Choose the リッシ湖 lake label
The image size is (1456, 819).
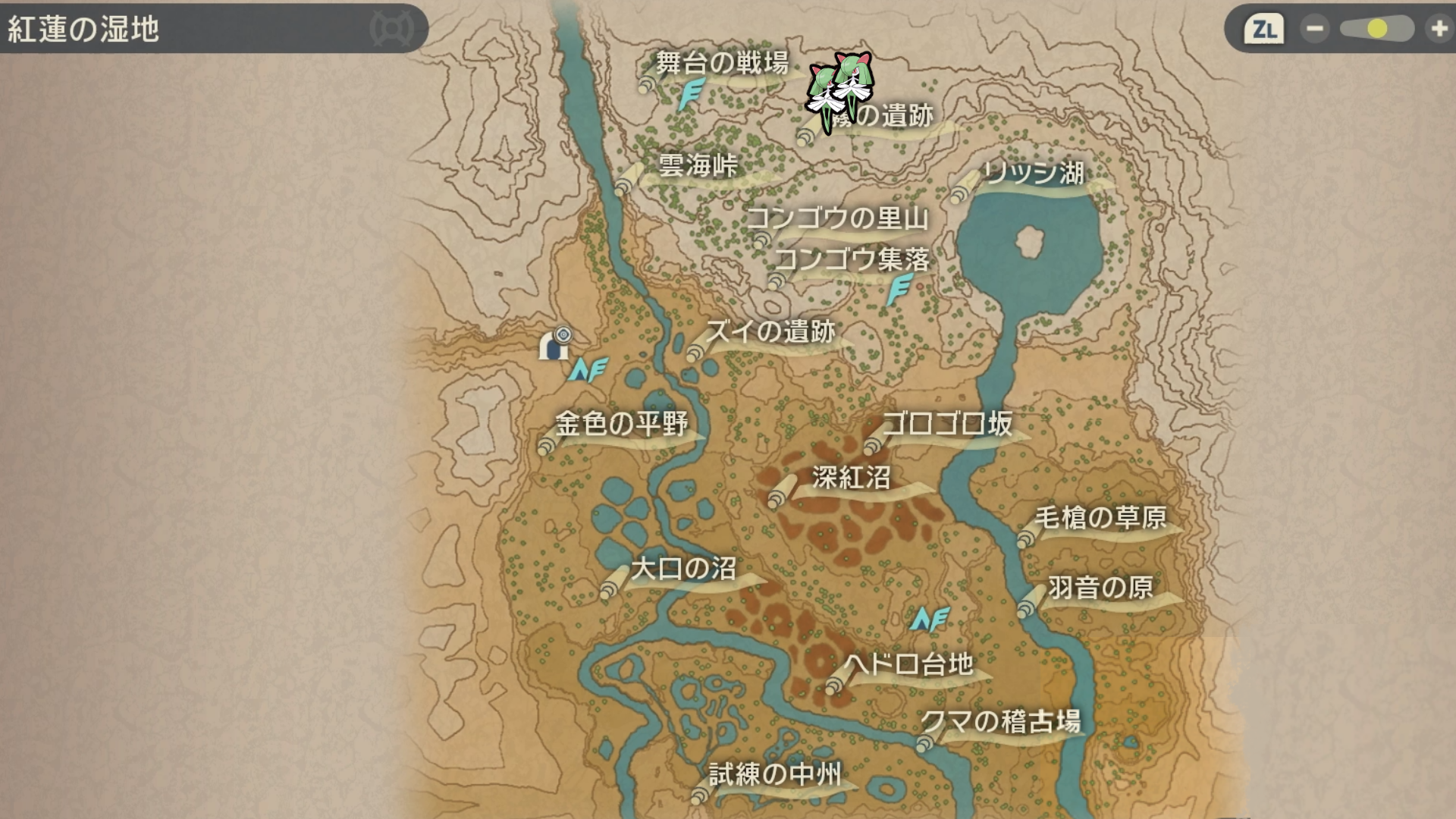(1034, 173)
